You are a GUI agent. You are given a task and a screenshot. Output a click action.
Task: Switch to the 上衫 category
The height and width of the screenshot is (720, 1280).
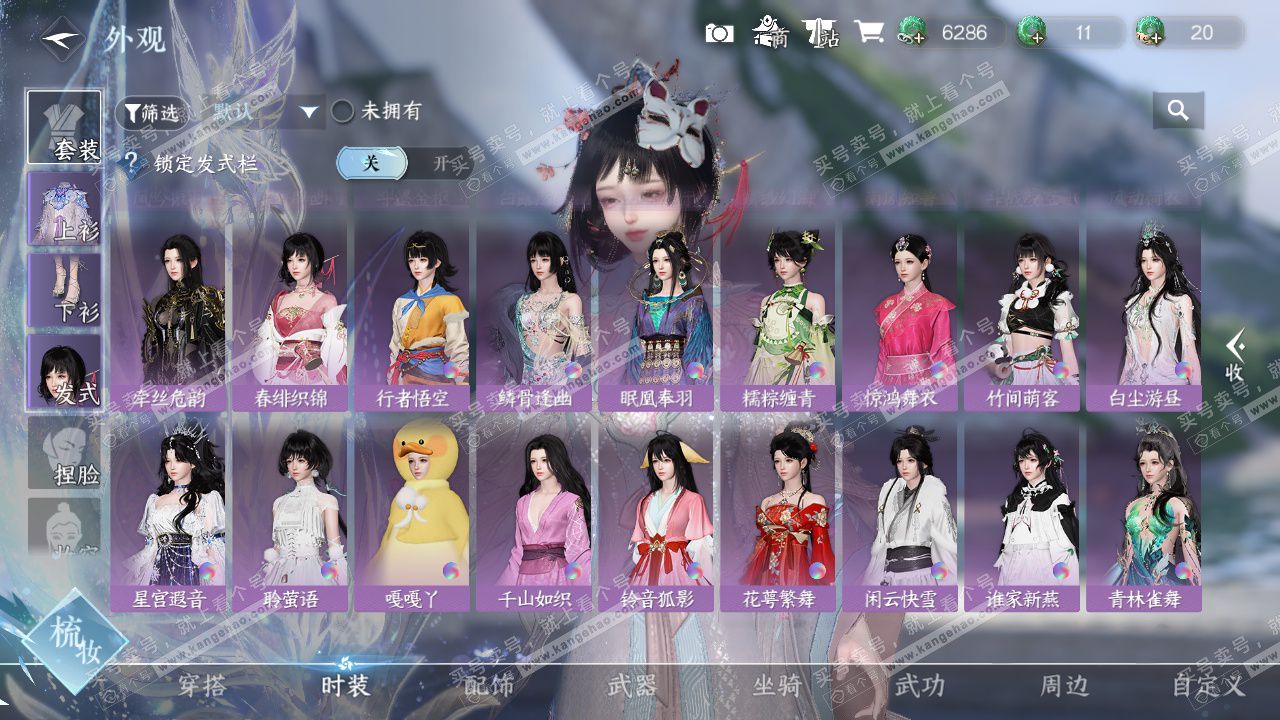[64, 208]
